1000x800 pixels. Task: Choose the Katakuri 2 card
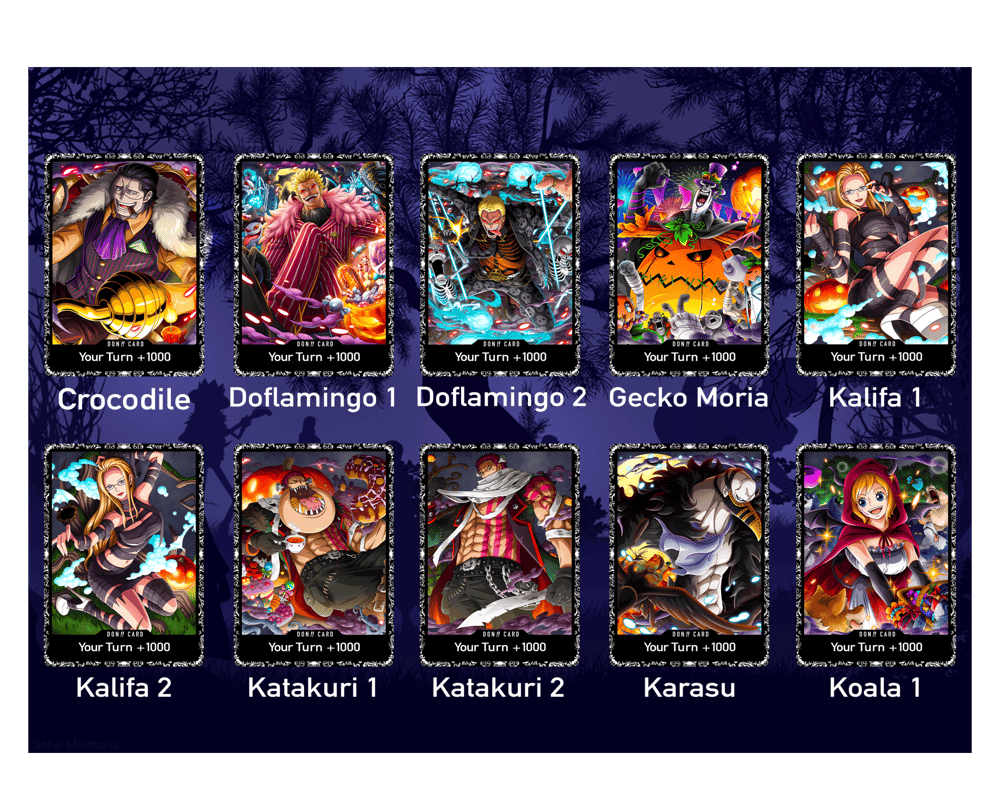pos(500,554)
